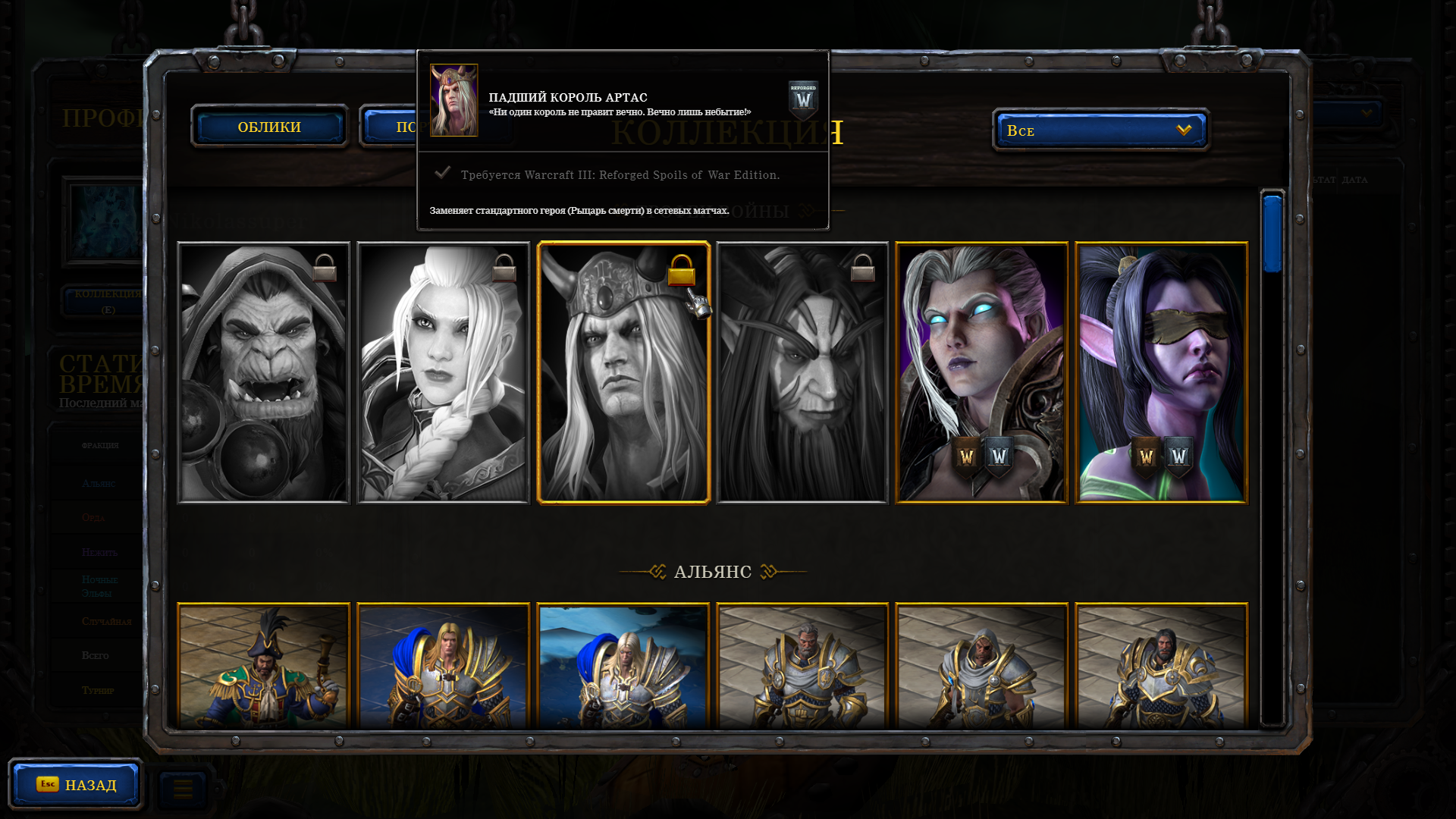Select the admiral skin with feathered hat
Image resolution: width=1456 pixels, height=819 pixels.
coord(263,666)
